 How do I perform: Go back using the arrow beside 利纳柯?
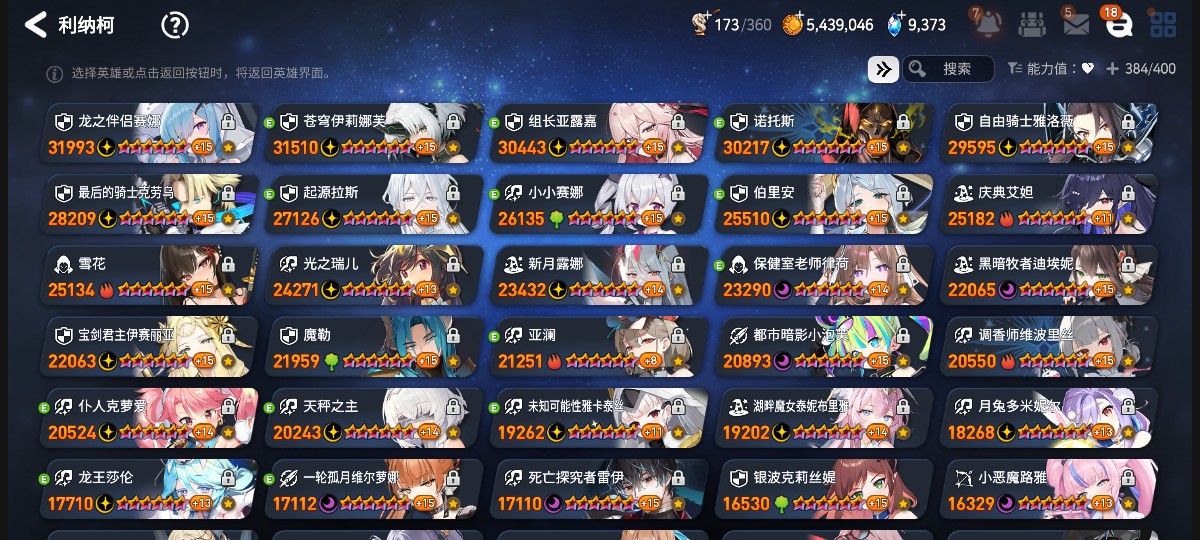tap(36, 25)
